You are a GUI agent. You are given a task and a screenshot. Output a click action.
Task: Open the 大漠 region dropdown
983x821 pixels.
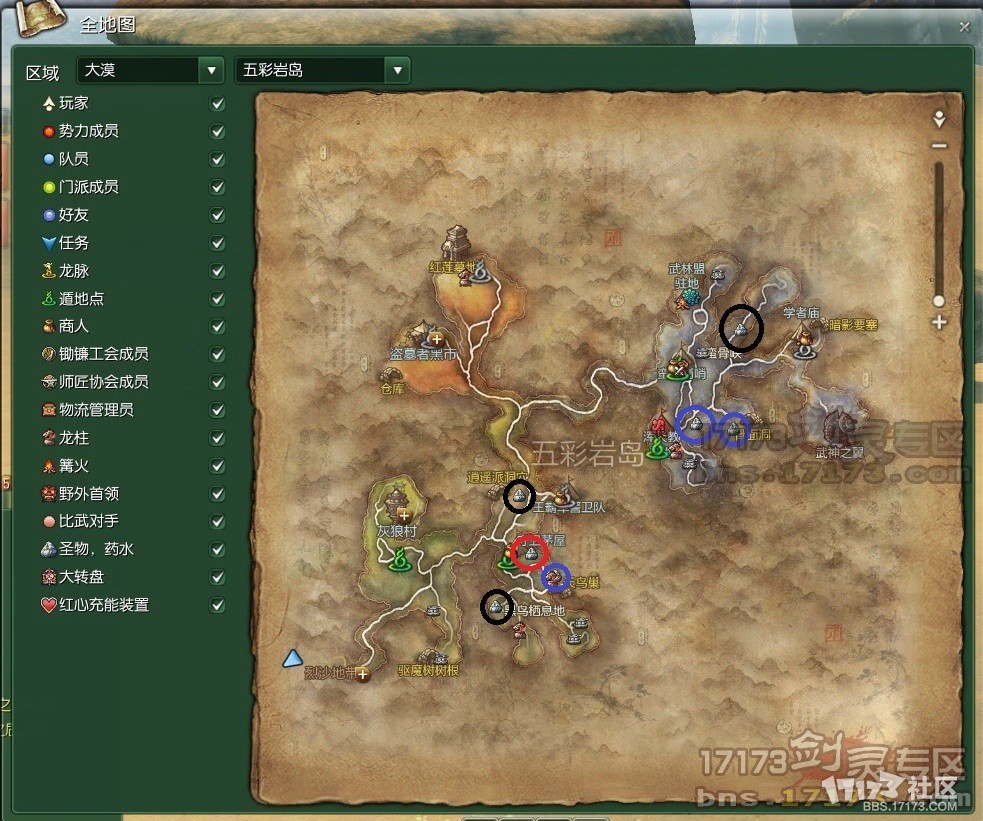tap(210, 71)
